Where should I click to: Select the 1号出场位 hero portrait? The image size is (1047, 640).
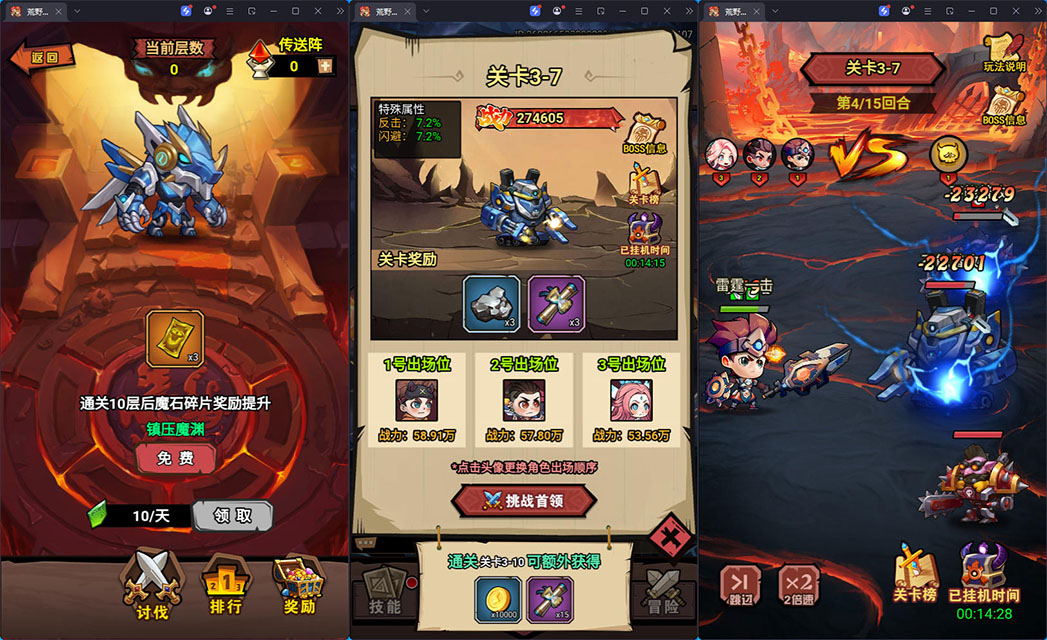coord(416,399)
